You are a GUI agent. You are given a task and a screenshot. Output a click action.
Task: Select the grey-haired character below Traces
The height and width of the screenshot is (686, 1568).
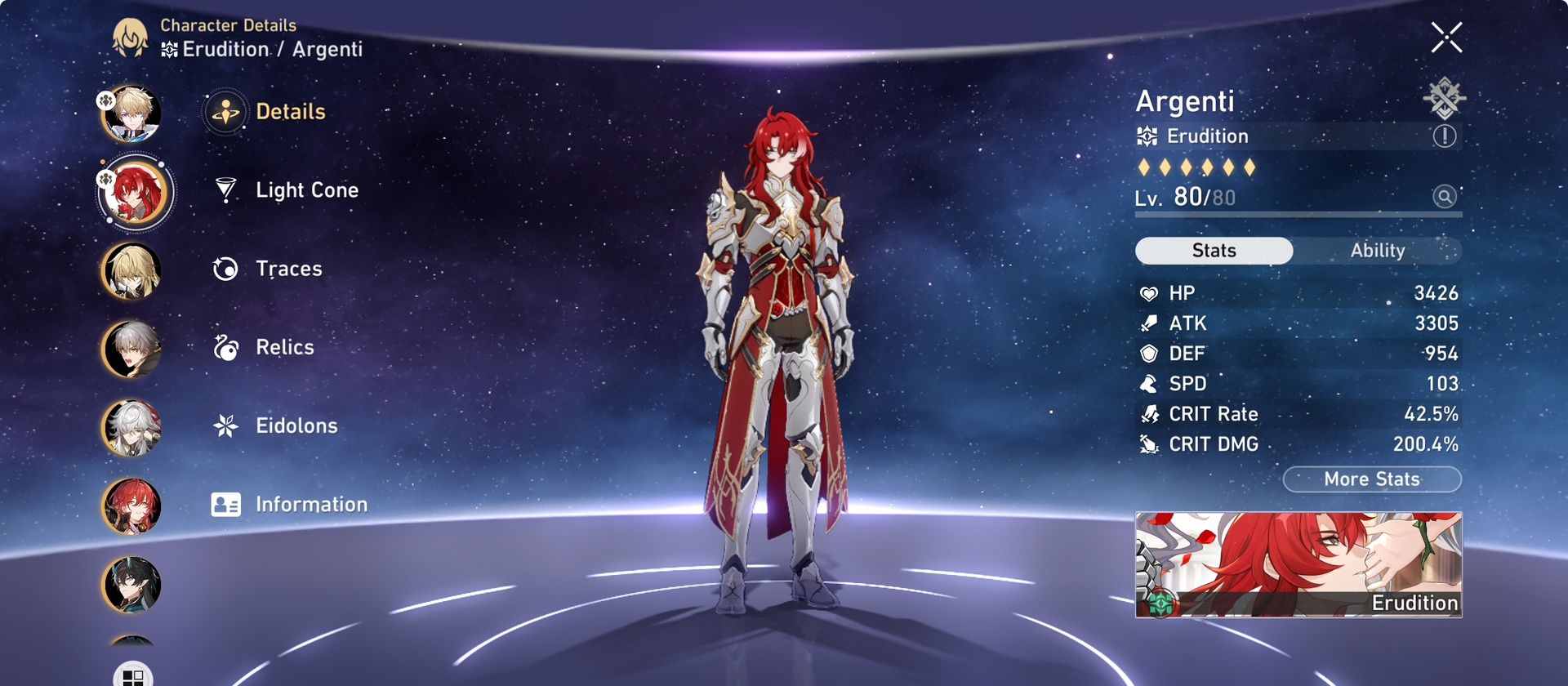[x=131, y=349]
